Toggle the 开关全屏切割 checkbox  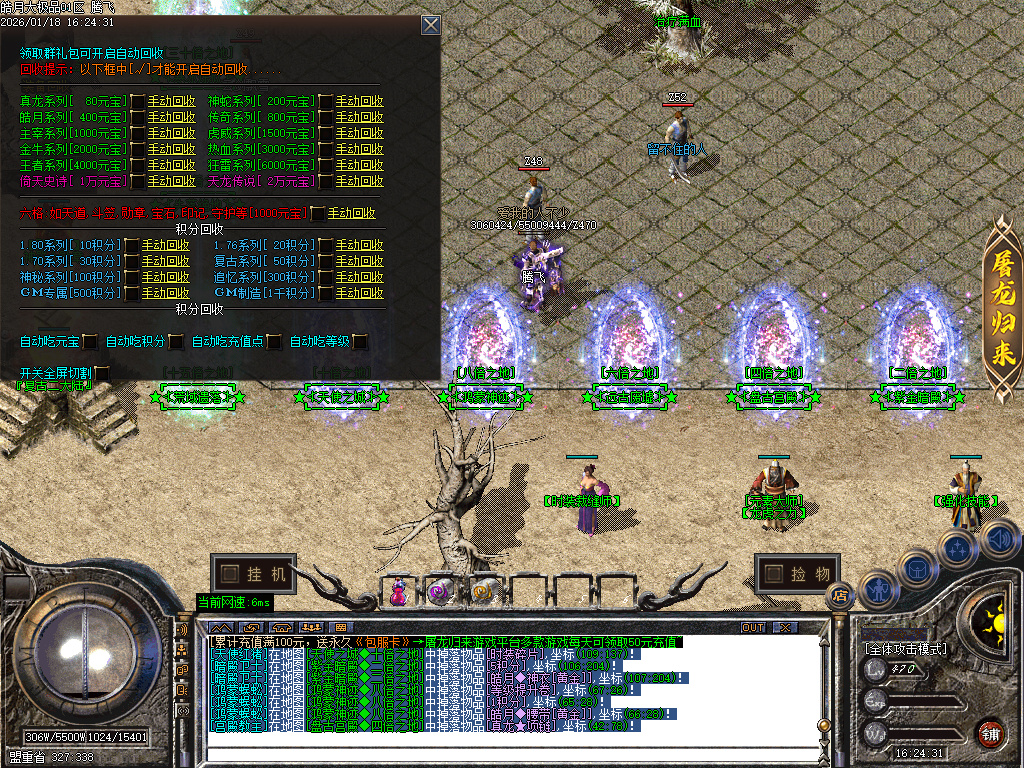pyautogui.click(x=102, y=374)
